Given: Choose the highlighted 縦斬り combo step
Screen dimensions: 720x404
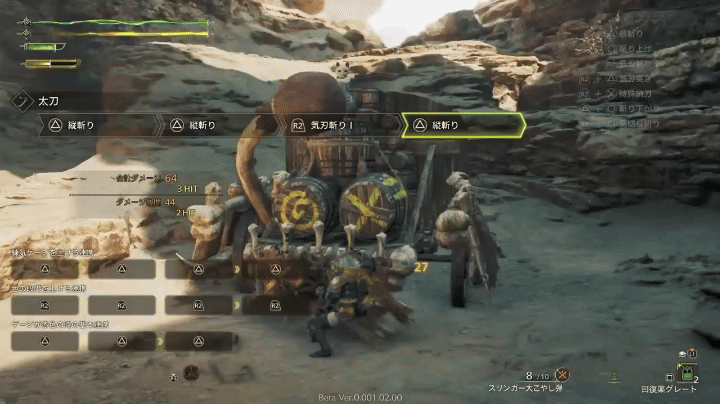Looking at the screenshot, I should coord(462,125).
